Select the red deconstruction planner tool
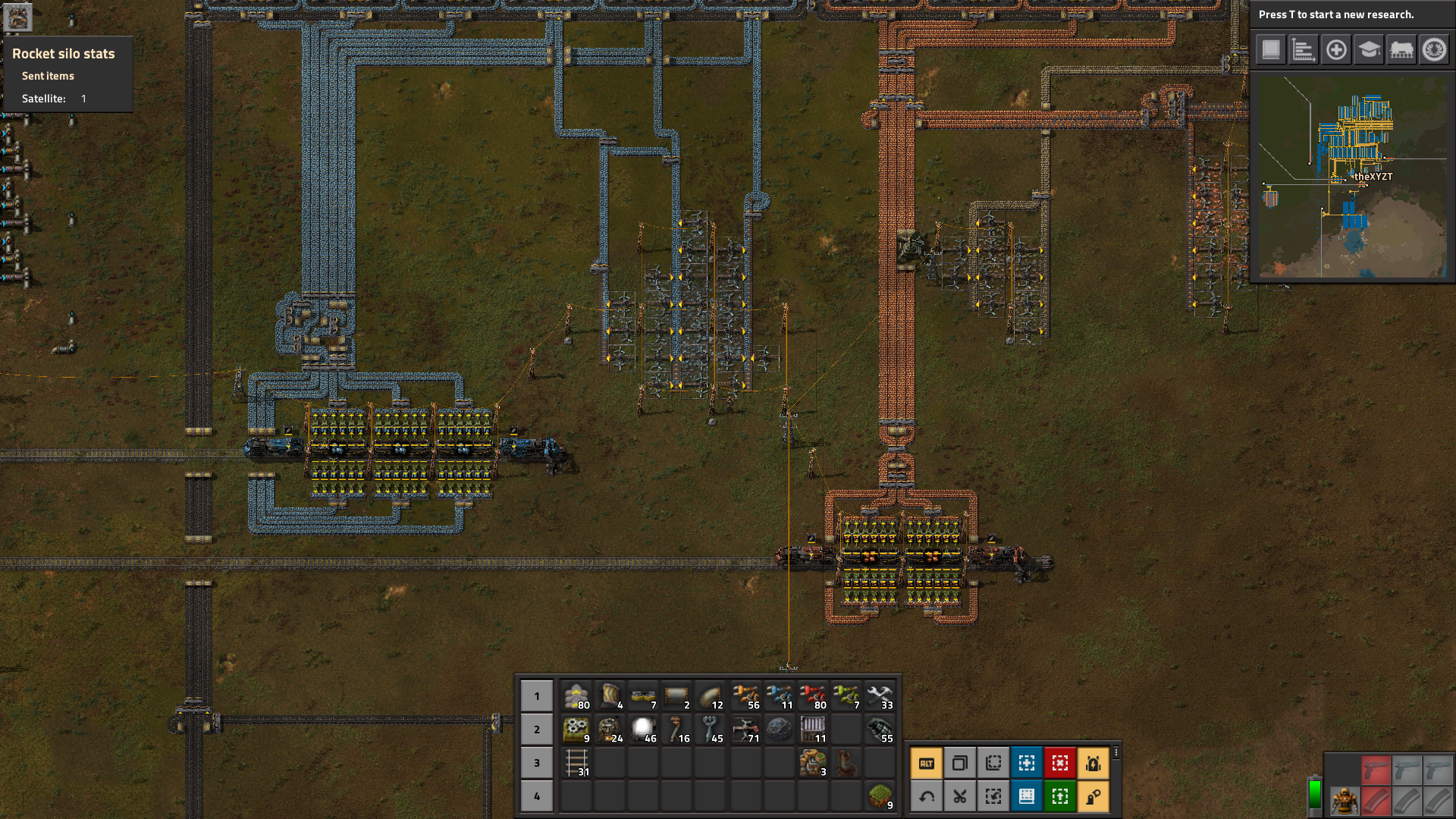 pos(1060,764)
